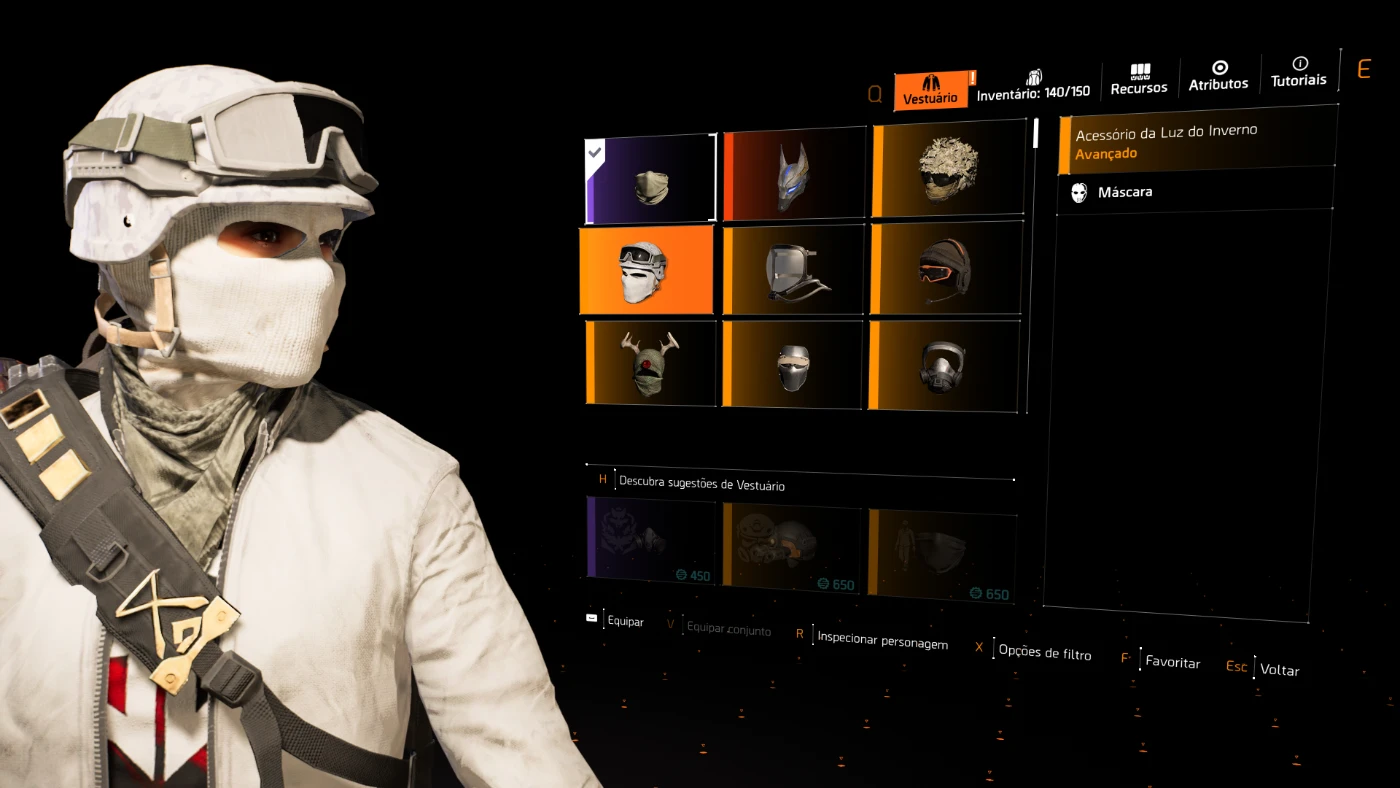Open Opções de filtro
This screenshot has height=788, width=1400.
(1044, 651)
